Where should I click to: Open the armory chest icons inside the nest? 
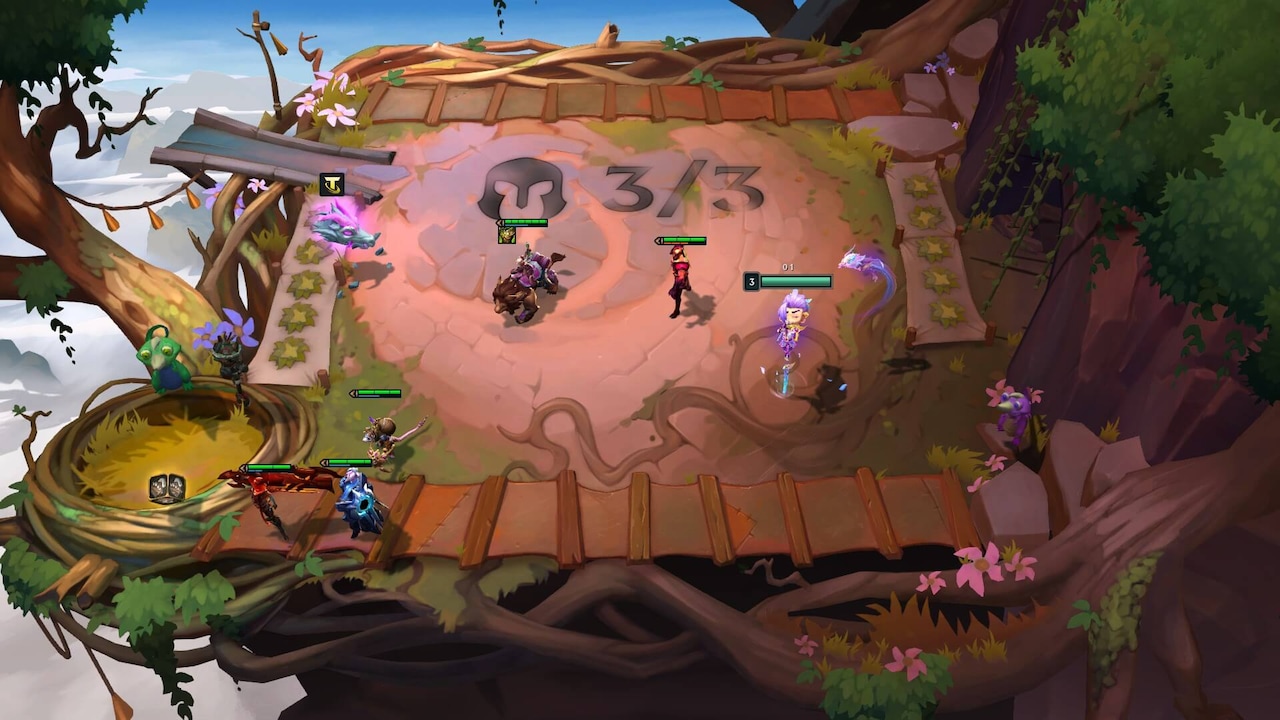(x=167, y=485)
